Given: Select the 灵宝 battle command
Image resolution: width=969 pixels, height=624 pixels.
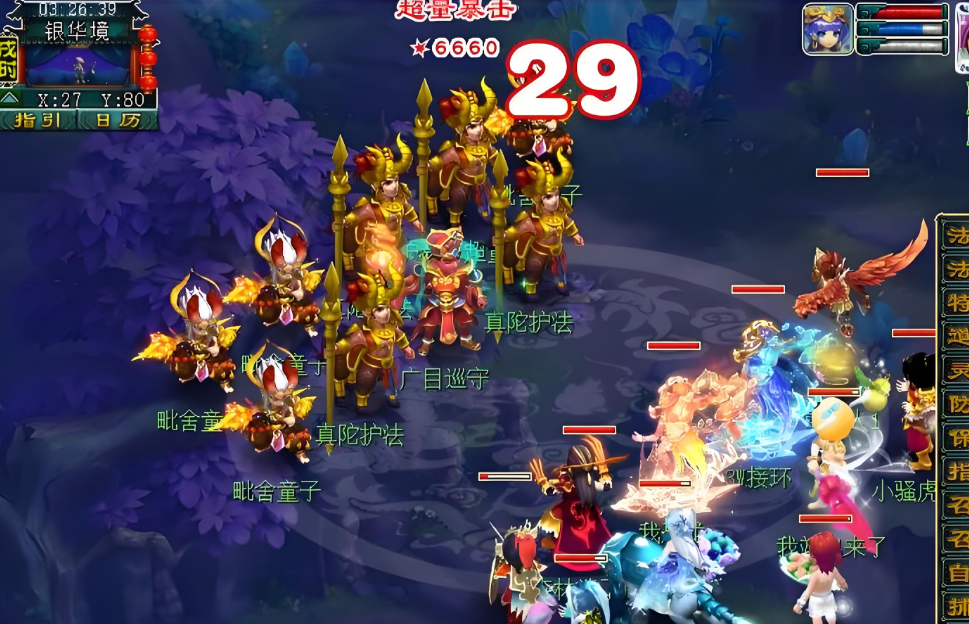Looking at the screenshot, I should 957,370.
